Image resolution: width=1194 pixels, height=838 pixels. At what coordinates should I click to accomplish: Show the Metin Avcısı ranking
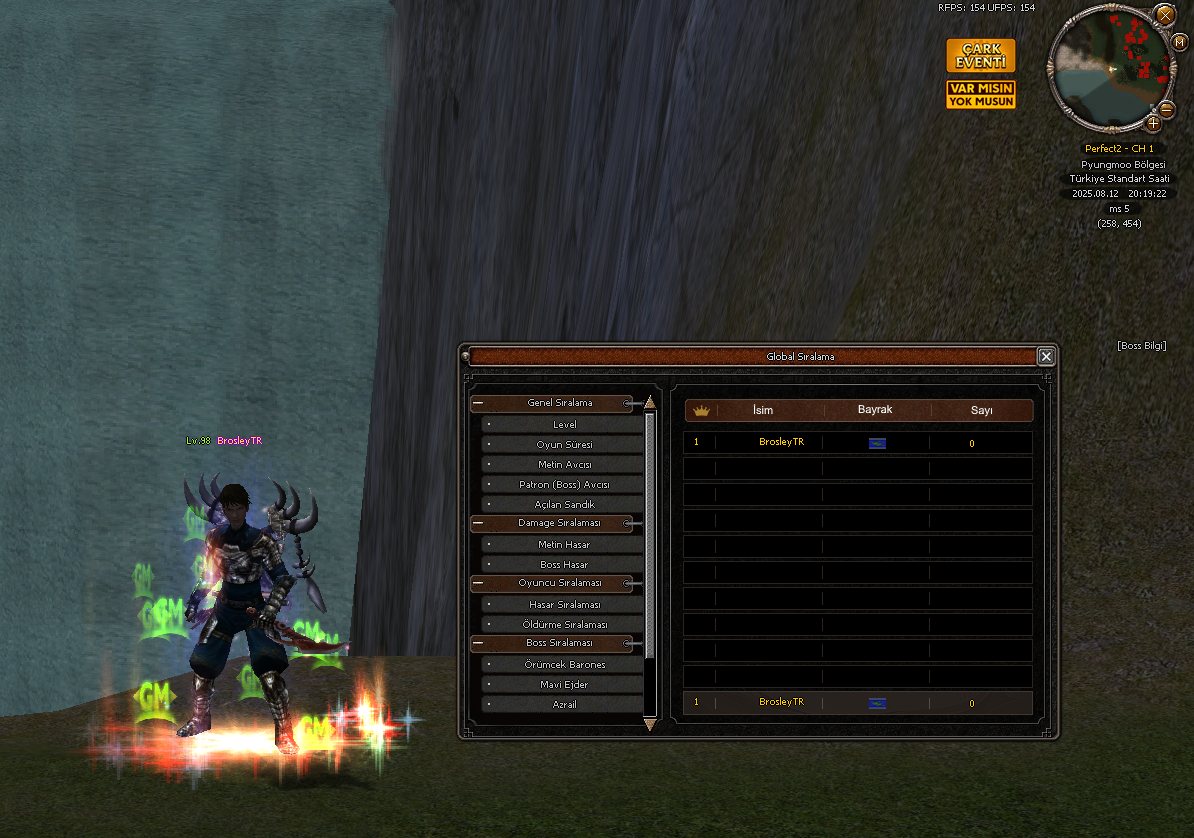click(x=564, y=464)
